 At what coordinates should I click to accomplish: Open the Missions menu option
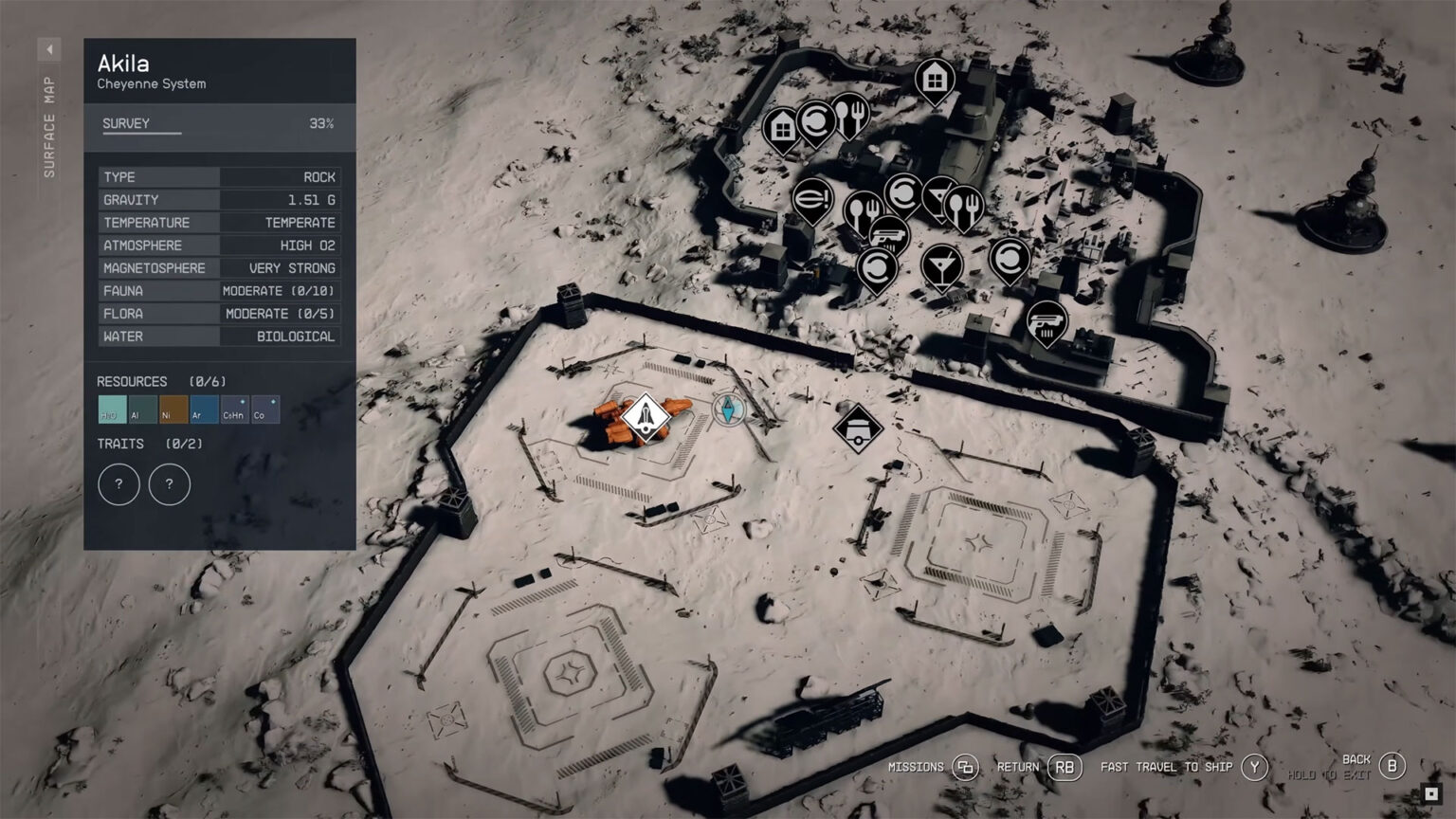coord(965,767)
